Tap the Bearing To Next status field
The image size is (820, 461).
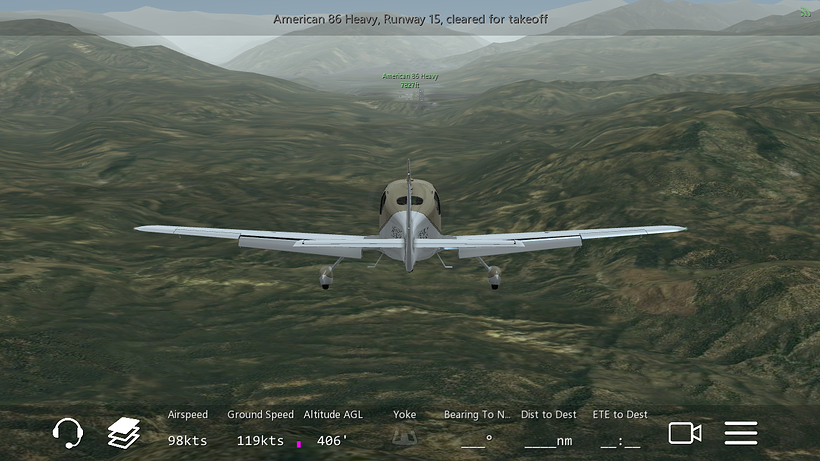[x=477, y=429]
